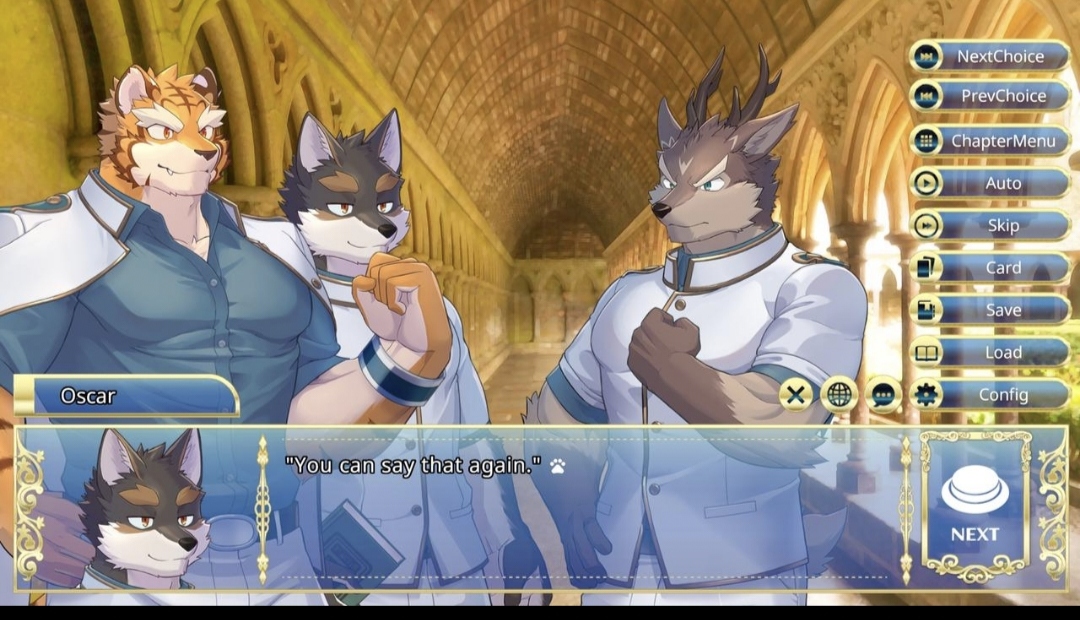This screenshot has height=620, width=1080.
Task: Open the Config settings
Action: 990,394
